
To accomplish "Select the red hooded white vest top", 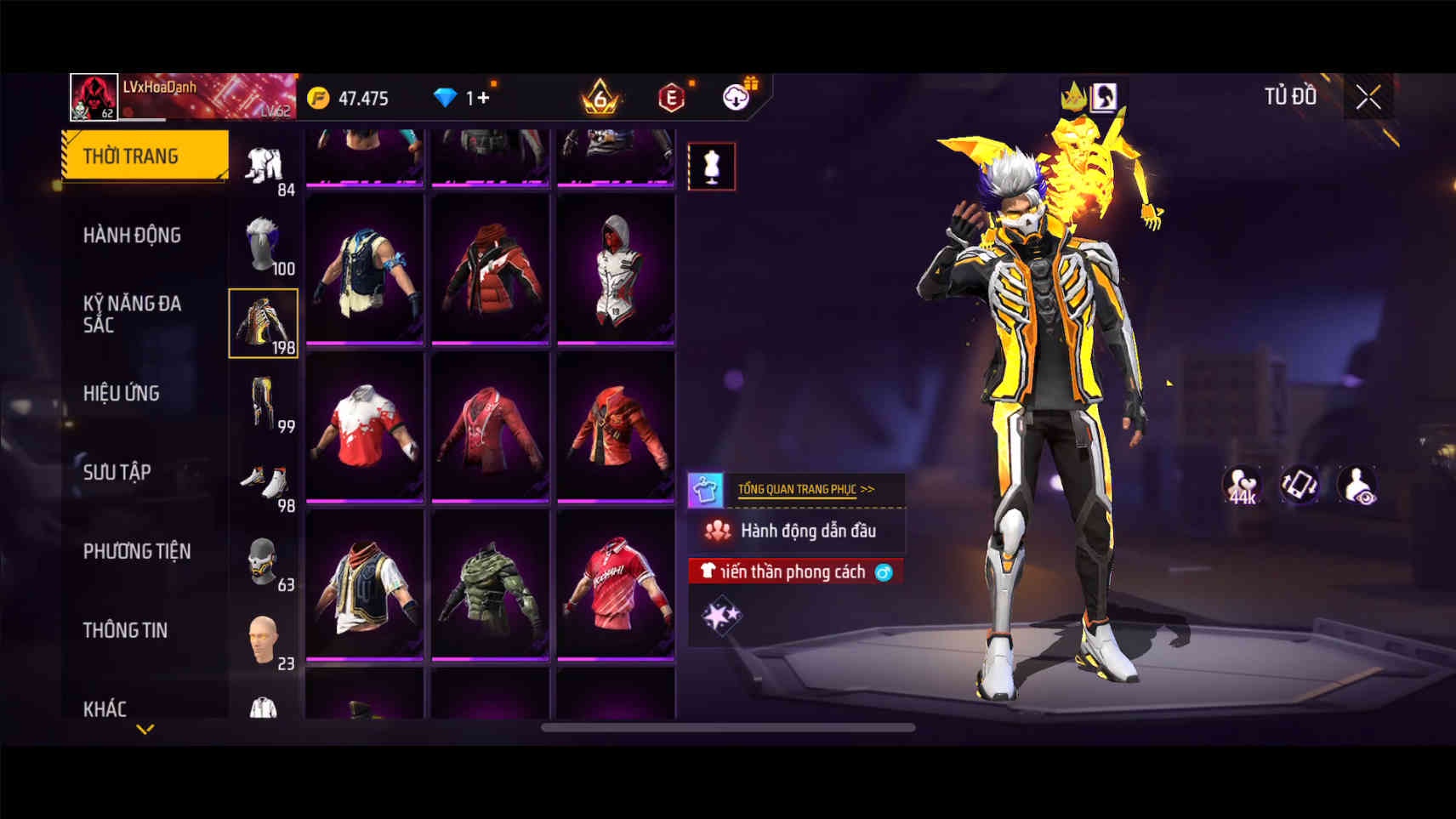I will 616,269.
